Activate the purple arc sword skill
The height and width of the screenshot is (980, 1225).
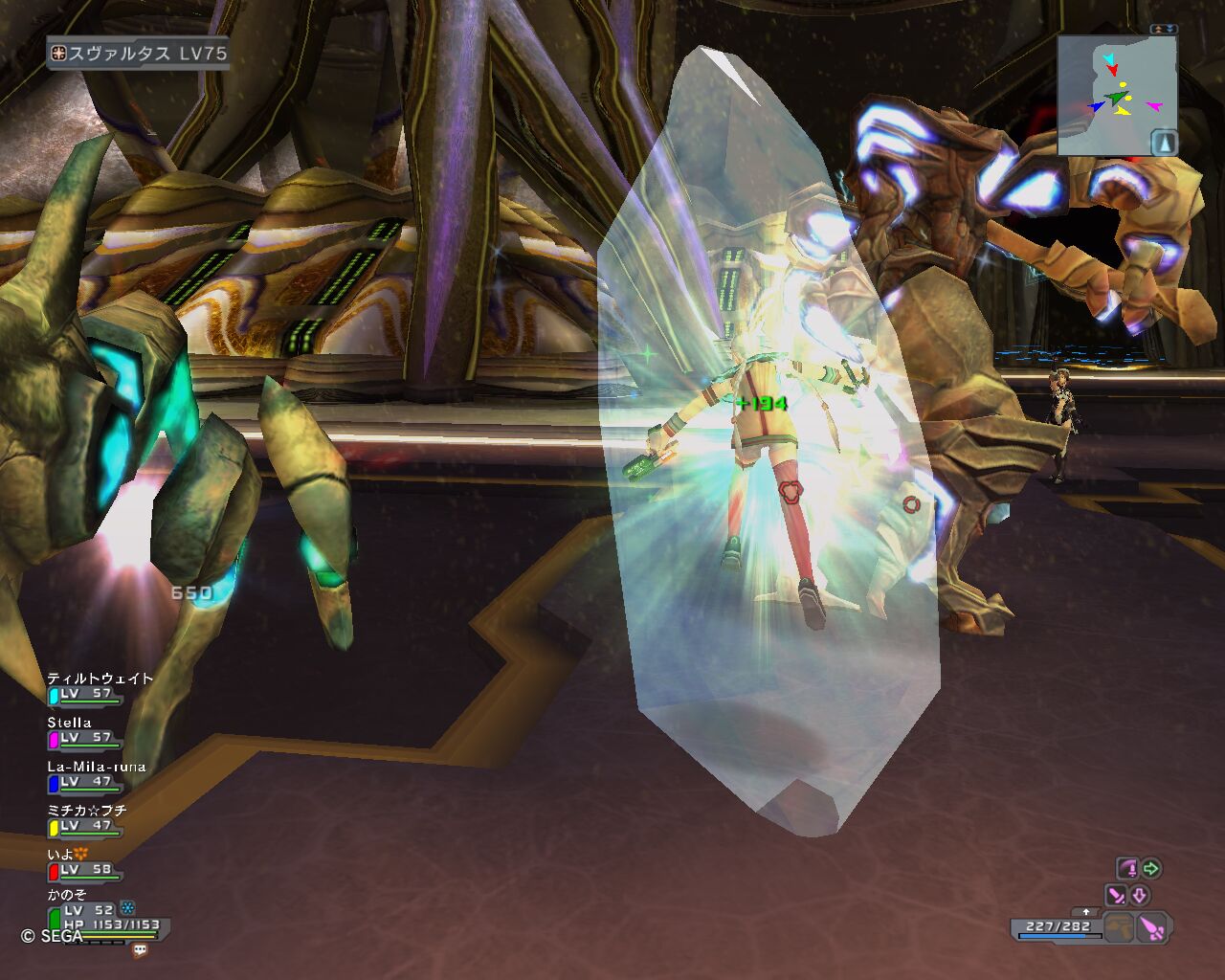(1128, 869)
